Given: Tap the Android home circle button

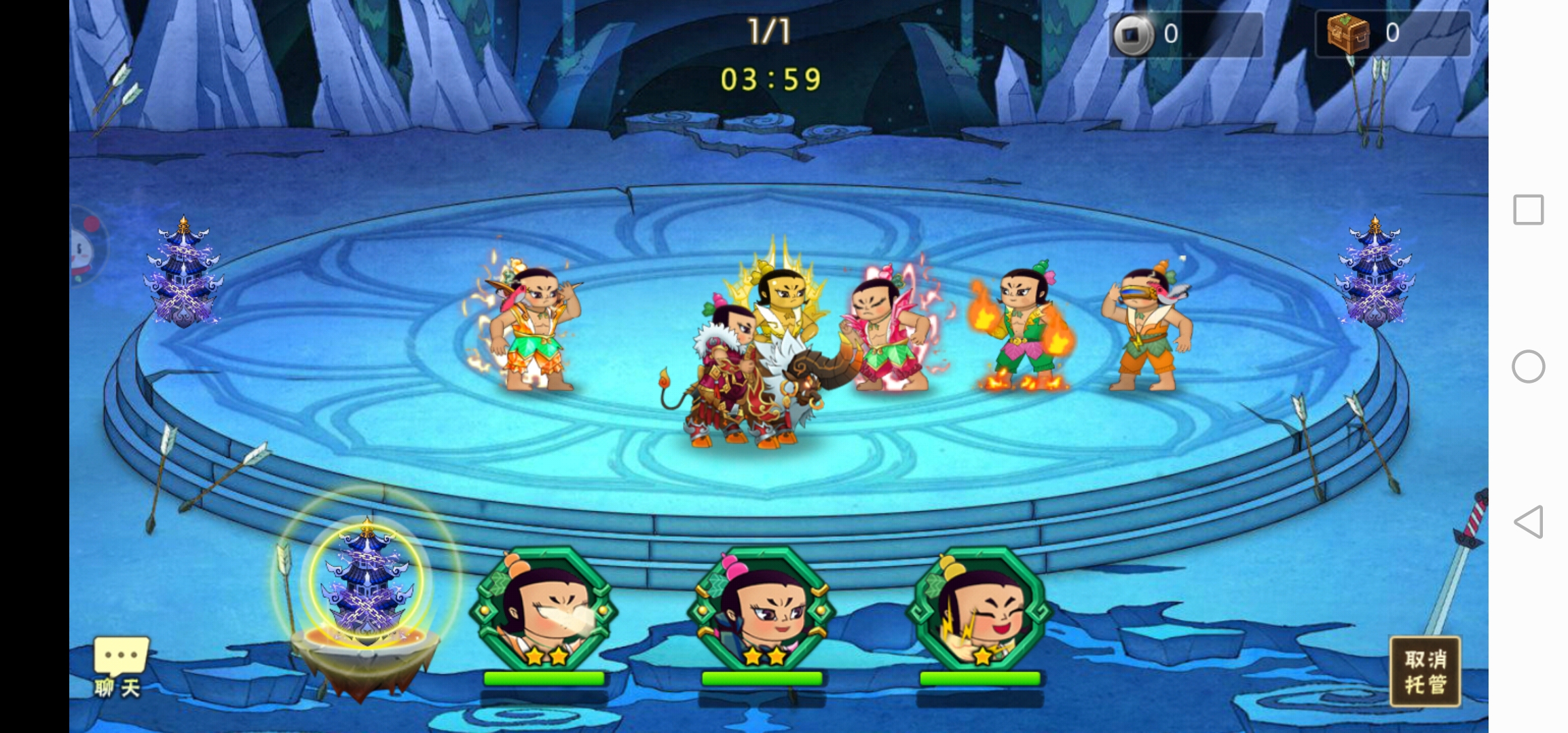Looking at the screenshot, I should click(x=1528, y=366).
